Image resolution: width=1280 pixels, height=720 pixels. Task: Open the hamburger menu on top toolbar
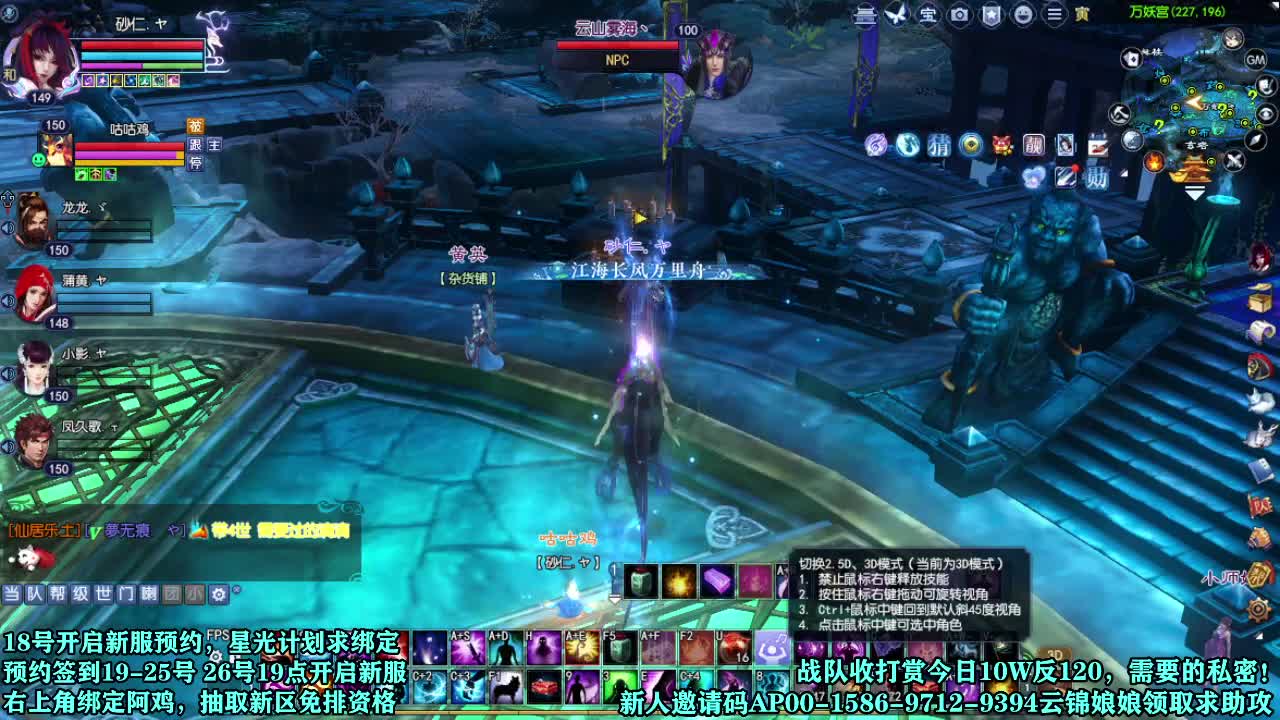1054,14
